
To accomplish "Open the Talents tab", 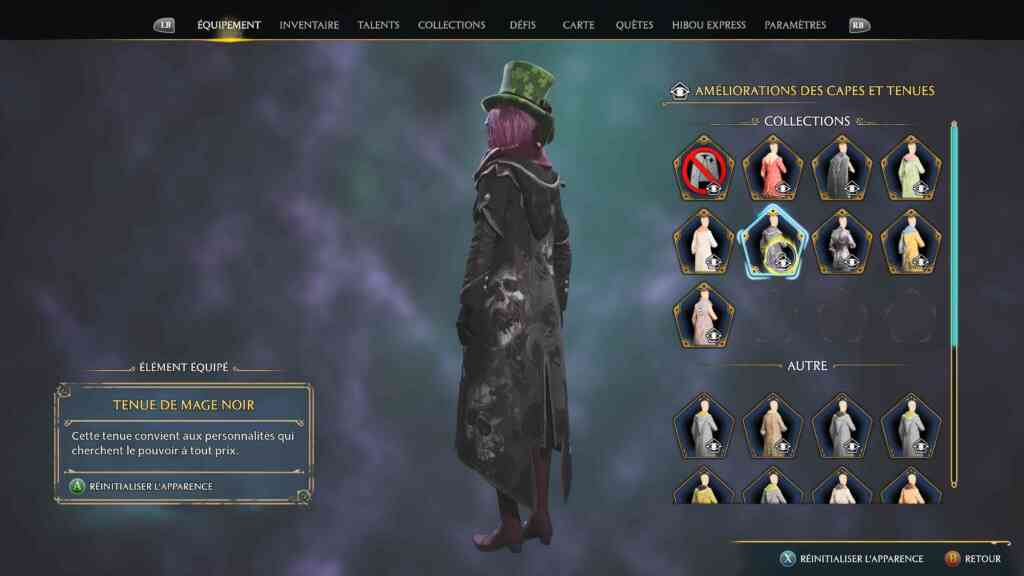I will tap(378, 25).
